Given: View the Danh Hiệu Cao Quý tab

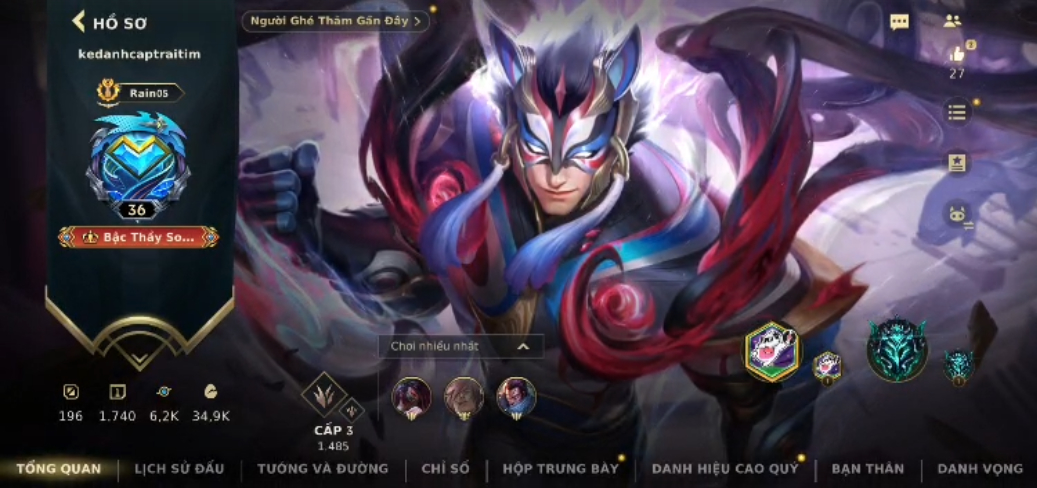Looking at the screenshot, I should coord(725,468).
